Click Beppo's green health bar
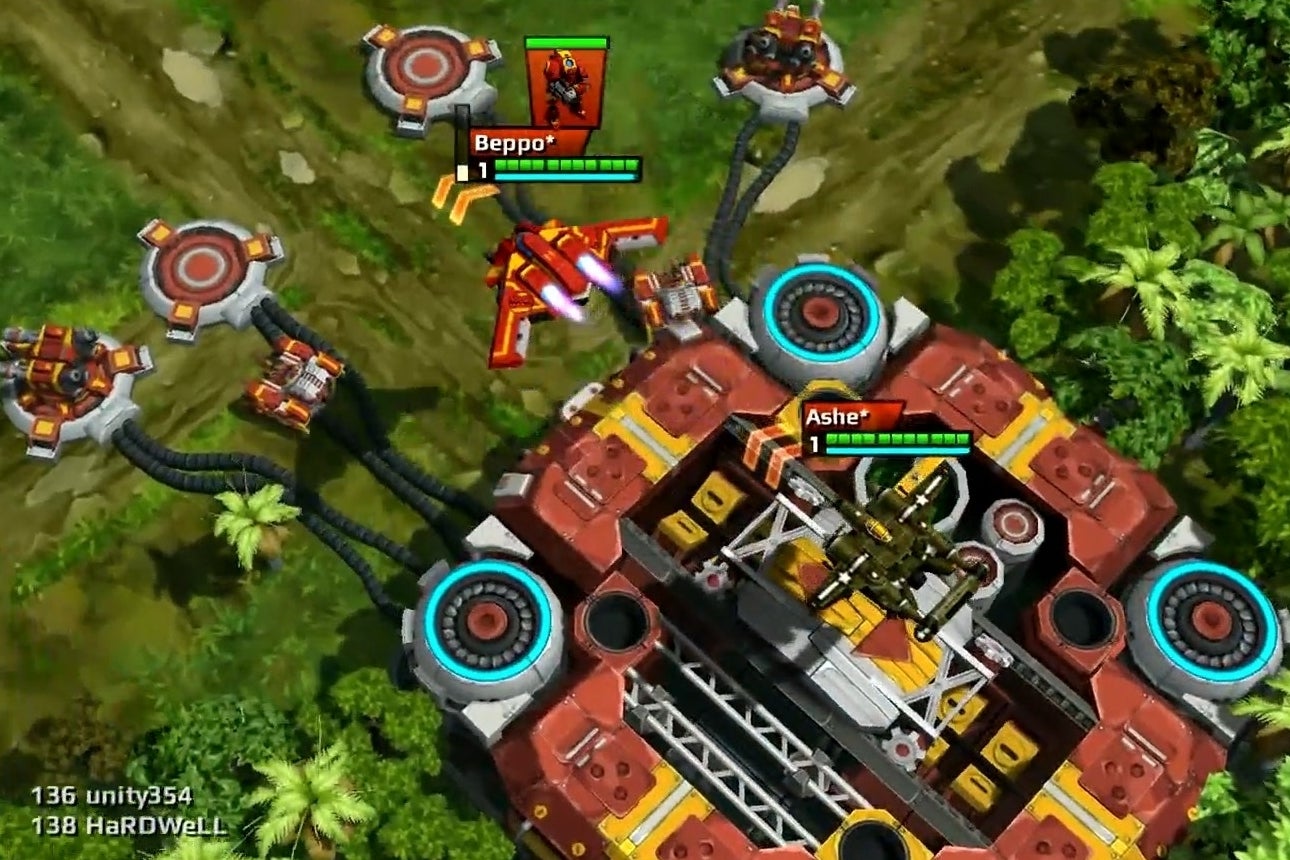The image size is (1290, 860). pyautogui.click(x=564, y=163)
